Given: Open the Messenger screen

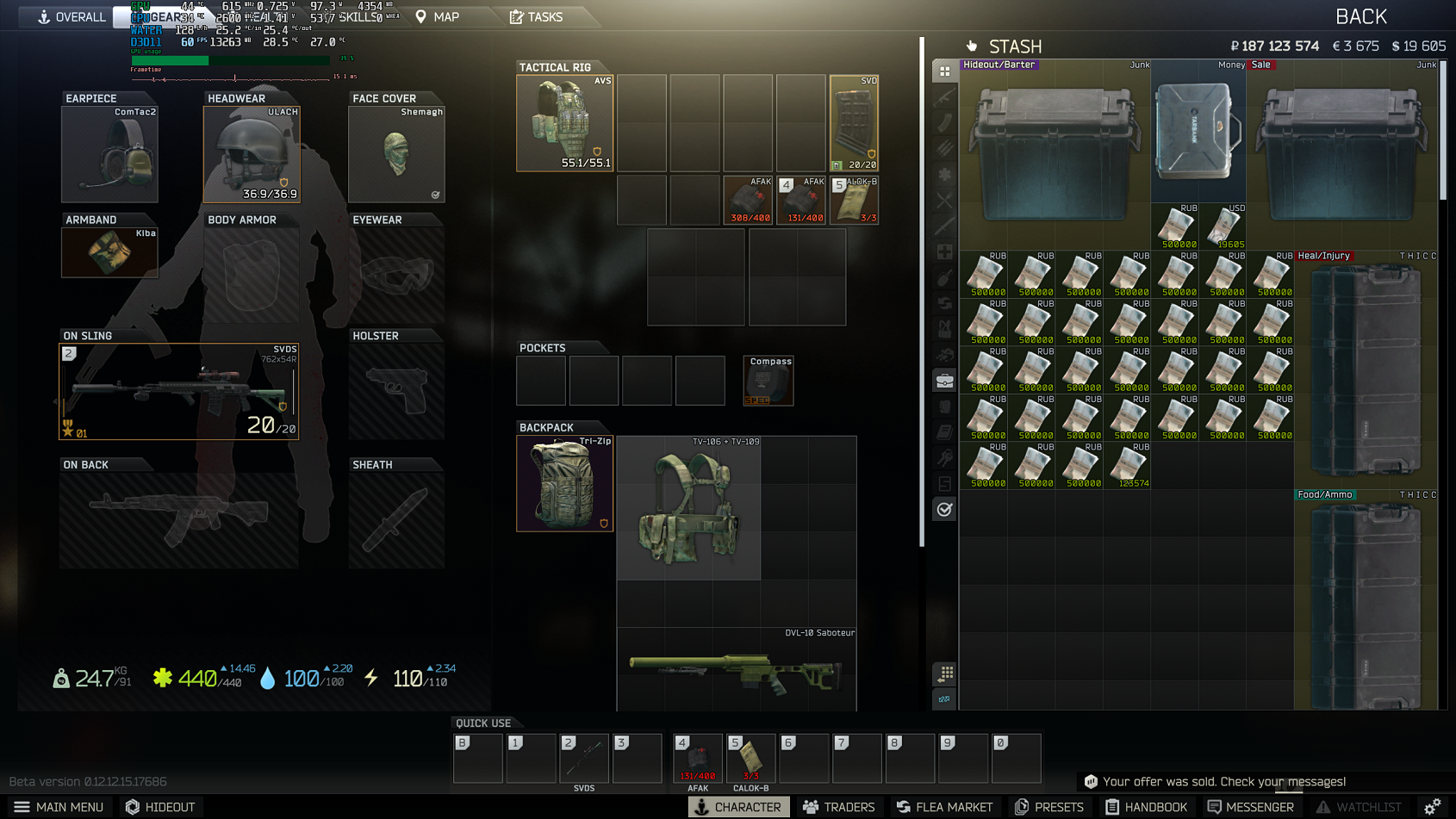Looking at the screenshot, I should click(1251, 807).
